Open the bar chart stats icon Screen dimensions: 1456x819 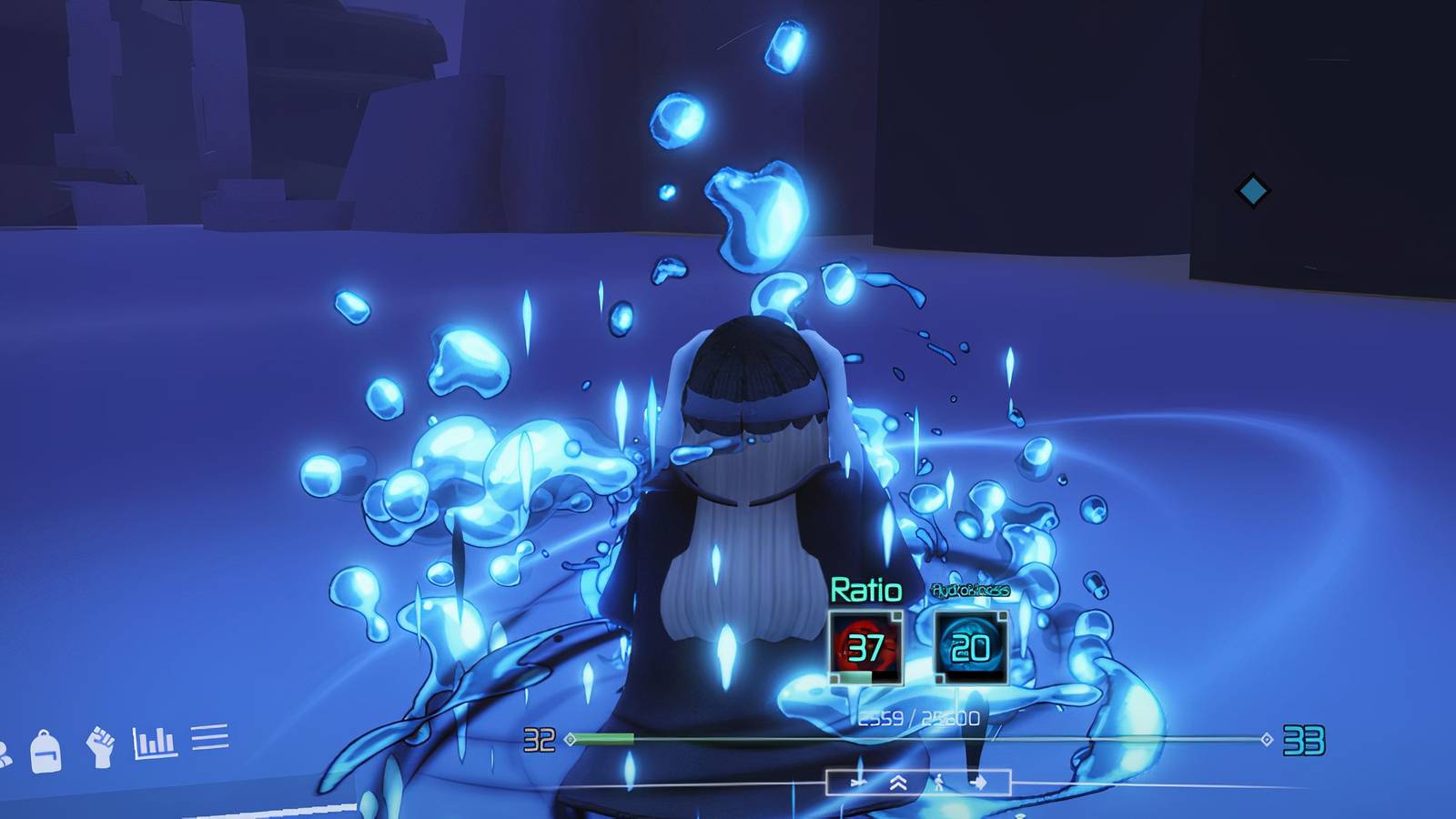click(155, 742)
